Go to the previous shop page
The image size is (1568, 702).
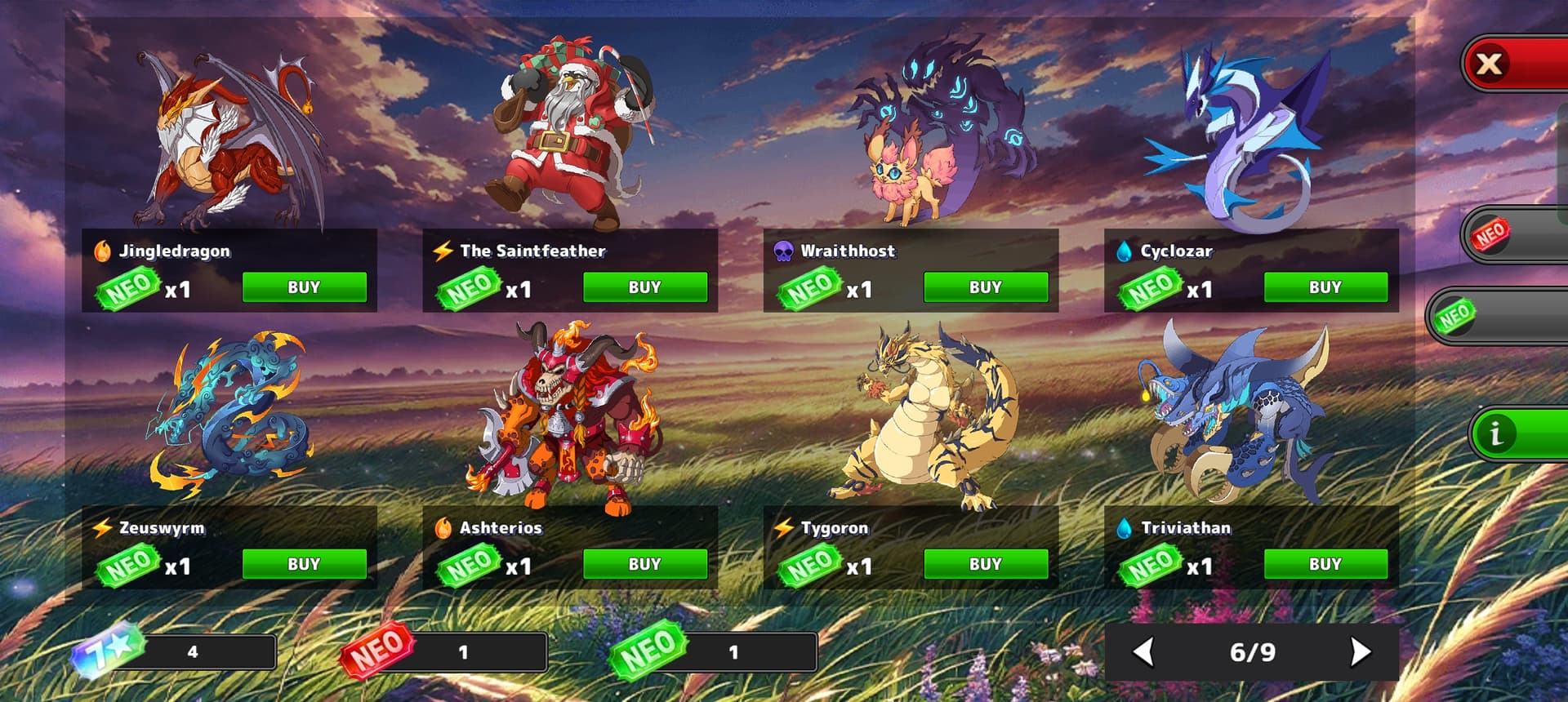coord(1144,651)
